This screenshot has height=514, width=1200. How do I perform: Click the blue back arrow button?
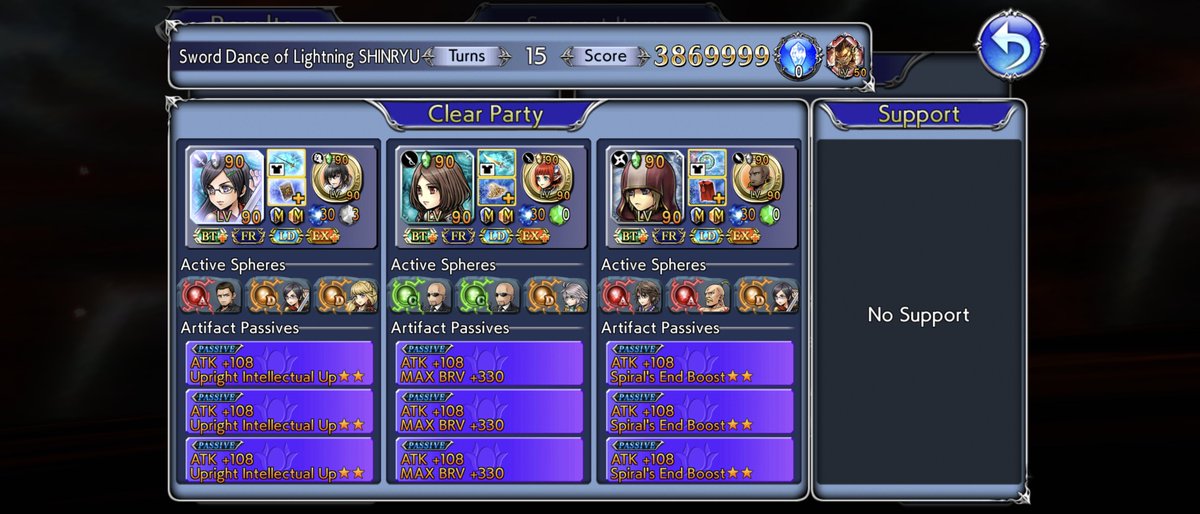[1010, 44]
